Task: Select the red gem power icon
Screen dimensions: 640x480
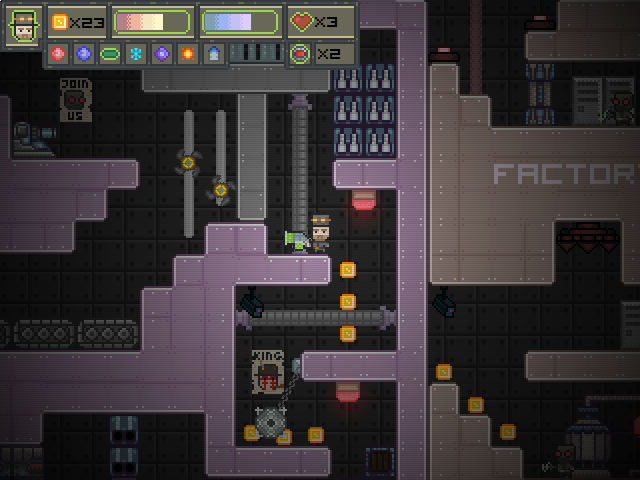Action: [x=58, y=53]
